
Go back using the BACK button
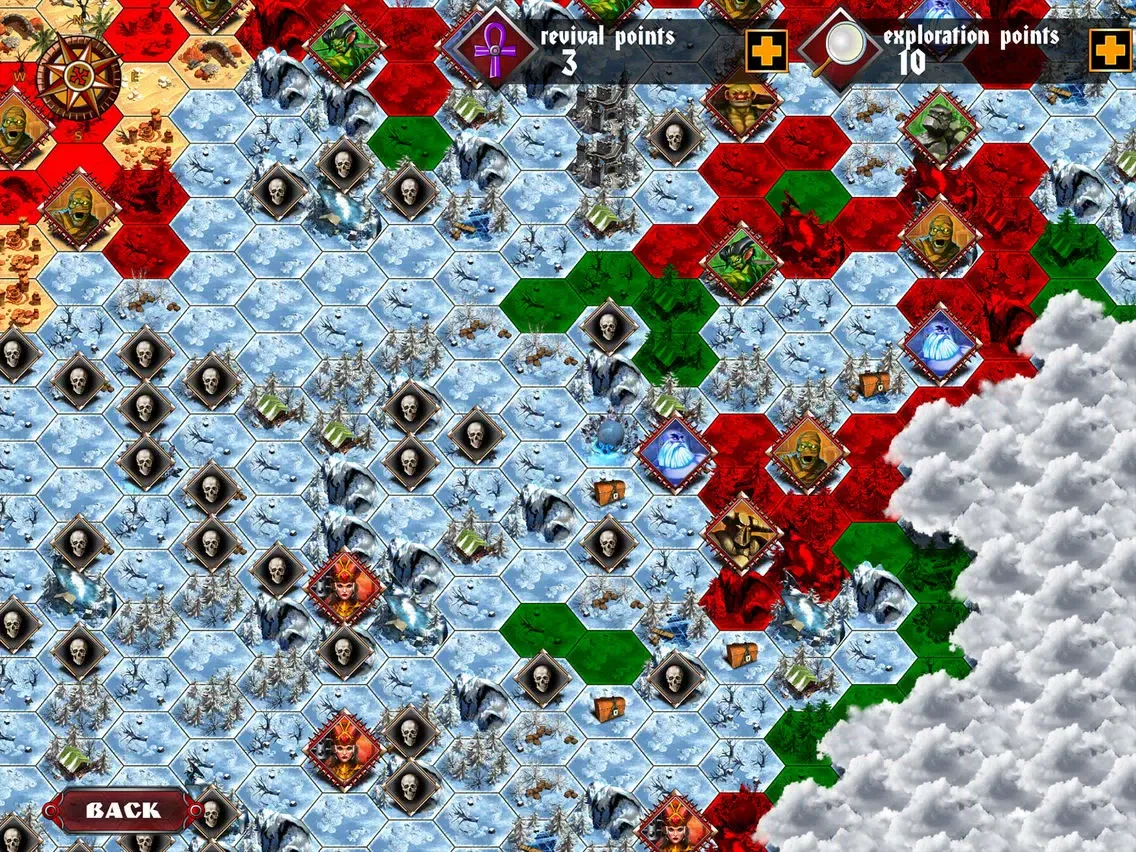122,810
